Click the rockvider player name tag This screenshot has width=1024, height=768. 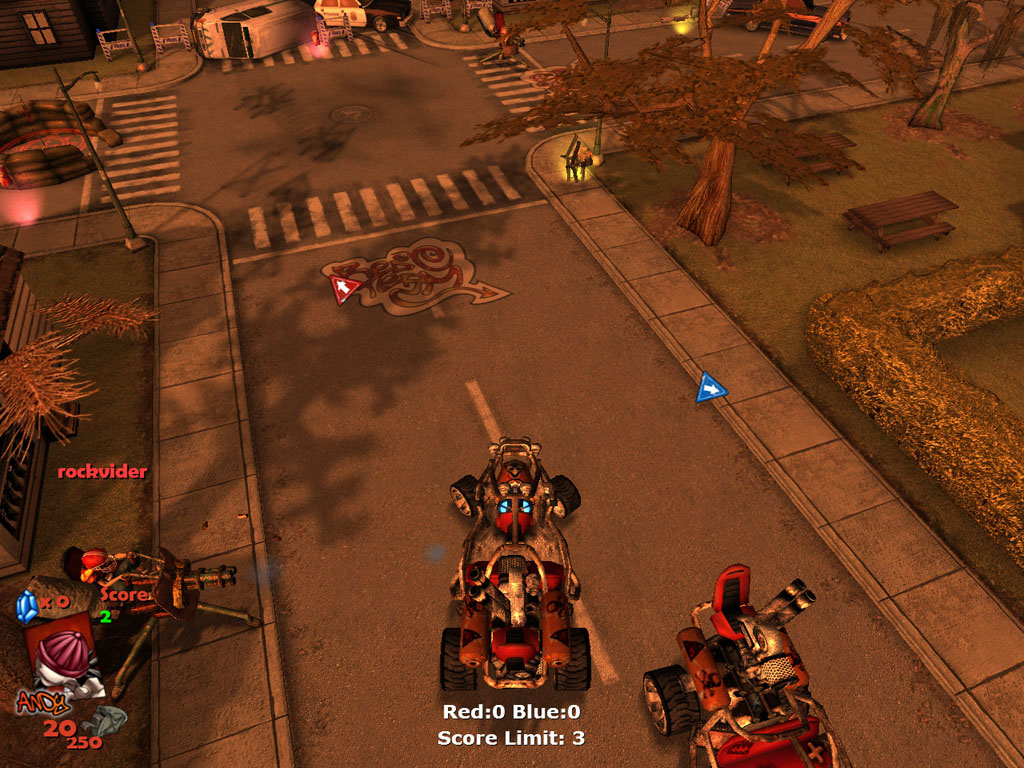click(x=102, y=471)
